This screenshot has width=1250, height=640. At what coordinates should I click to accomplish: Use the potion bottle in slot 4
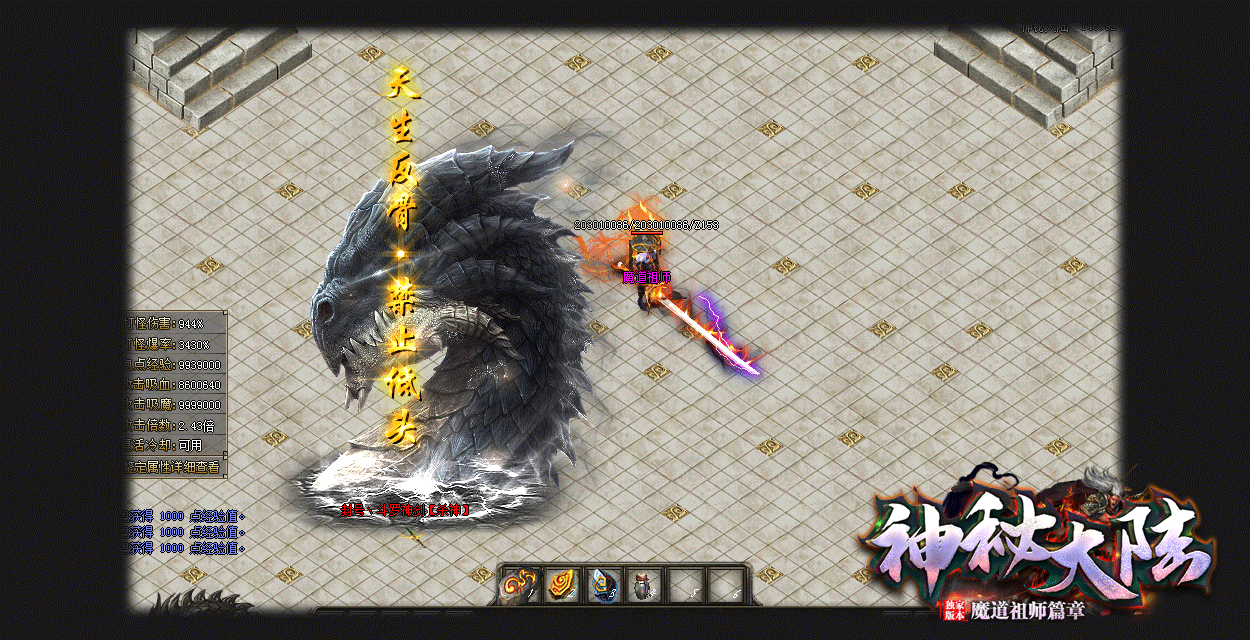coord(643,585)
